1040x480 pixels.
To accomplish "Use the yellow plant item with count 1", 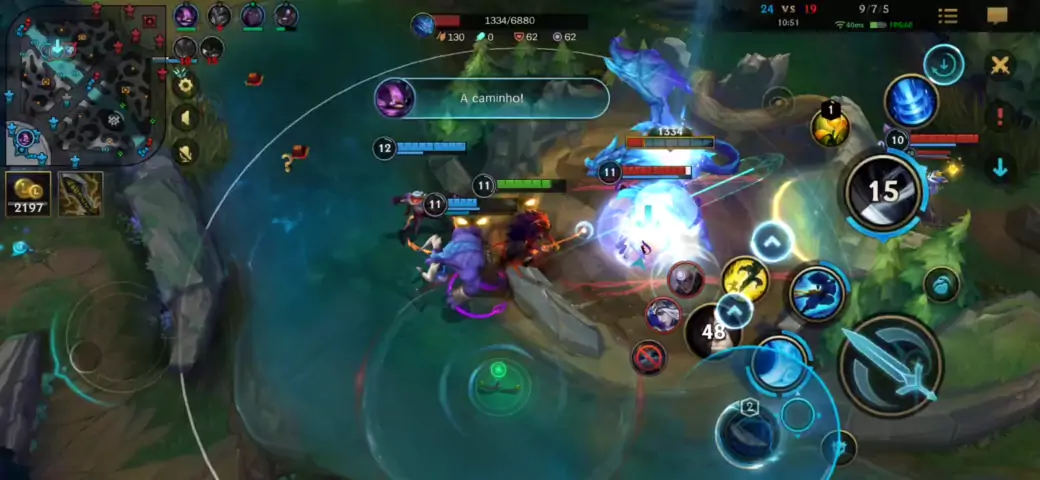I will tap(830, 126).
